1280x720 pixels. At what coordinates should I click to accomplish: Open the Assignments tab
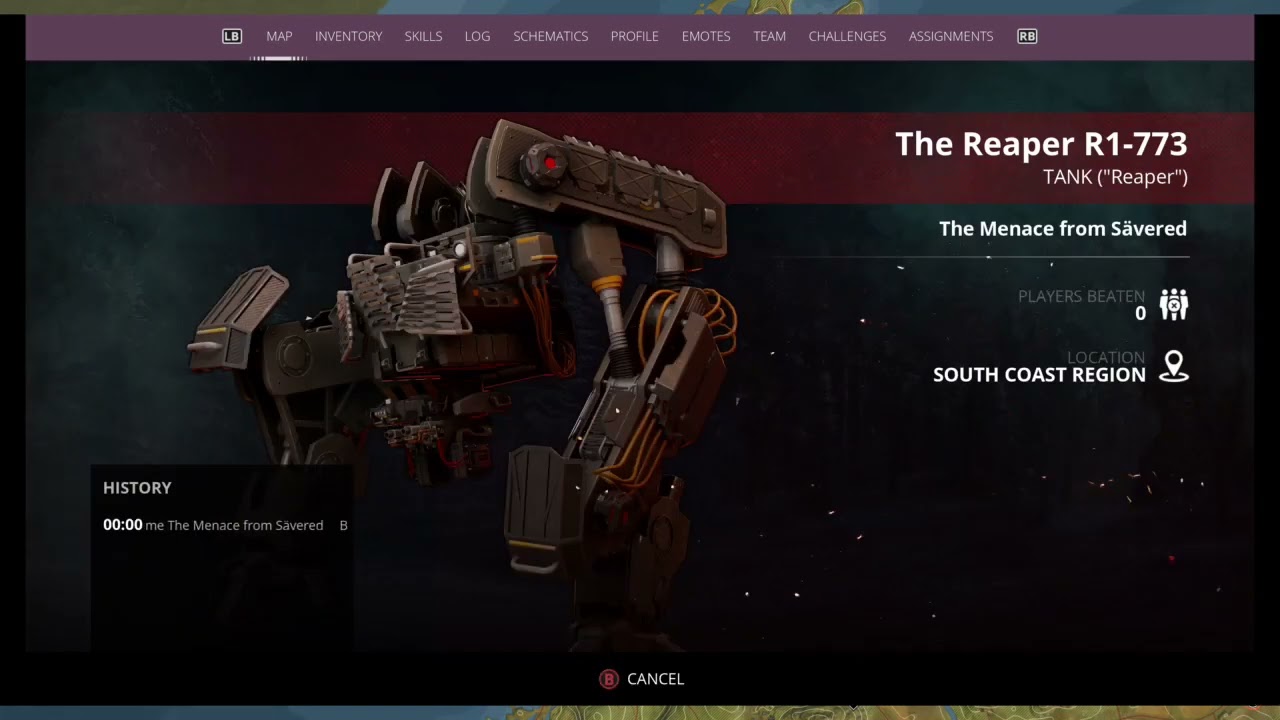[950, 36]
